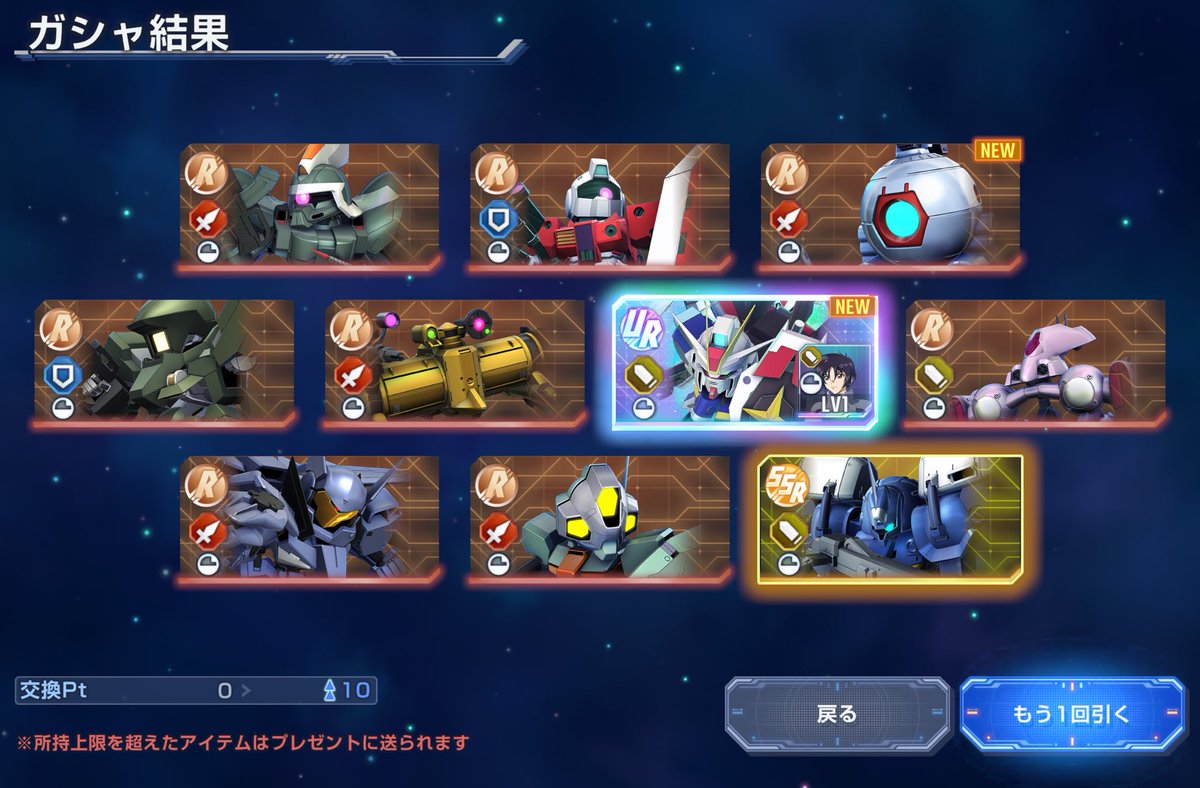This screenshot has width=1200, height=788.
Task: Select the green pink-eyed unit card
Action: tap(310, 207)
